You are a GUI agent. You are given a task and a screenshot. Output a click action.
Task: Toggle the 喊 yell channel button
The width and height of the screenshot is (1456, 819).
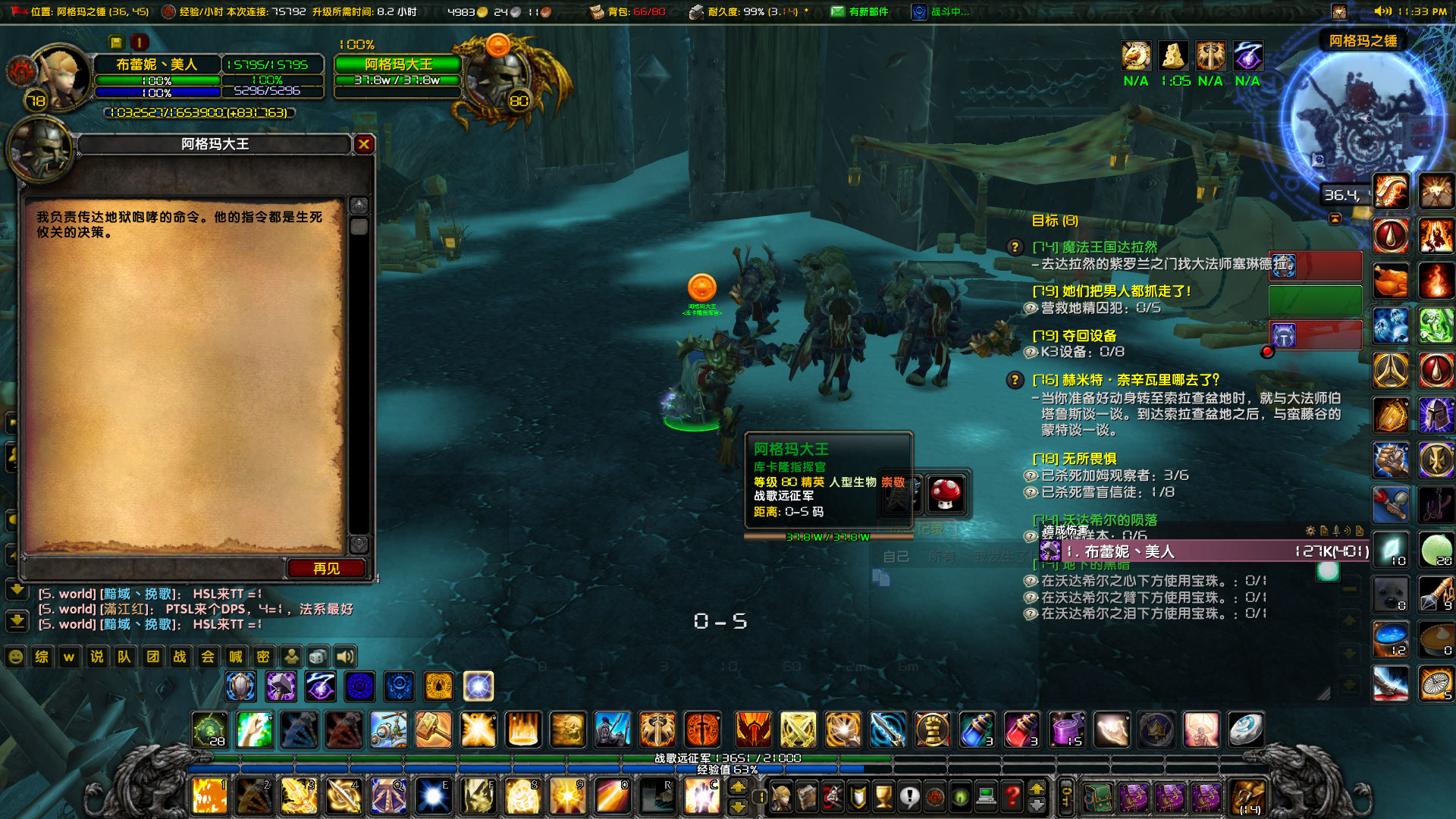click(x=235, y=656)
